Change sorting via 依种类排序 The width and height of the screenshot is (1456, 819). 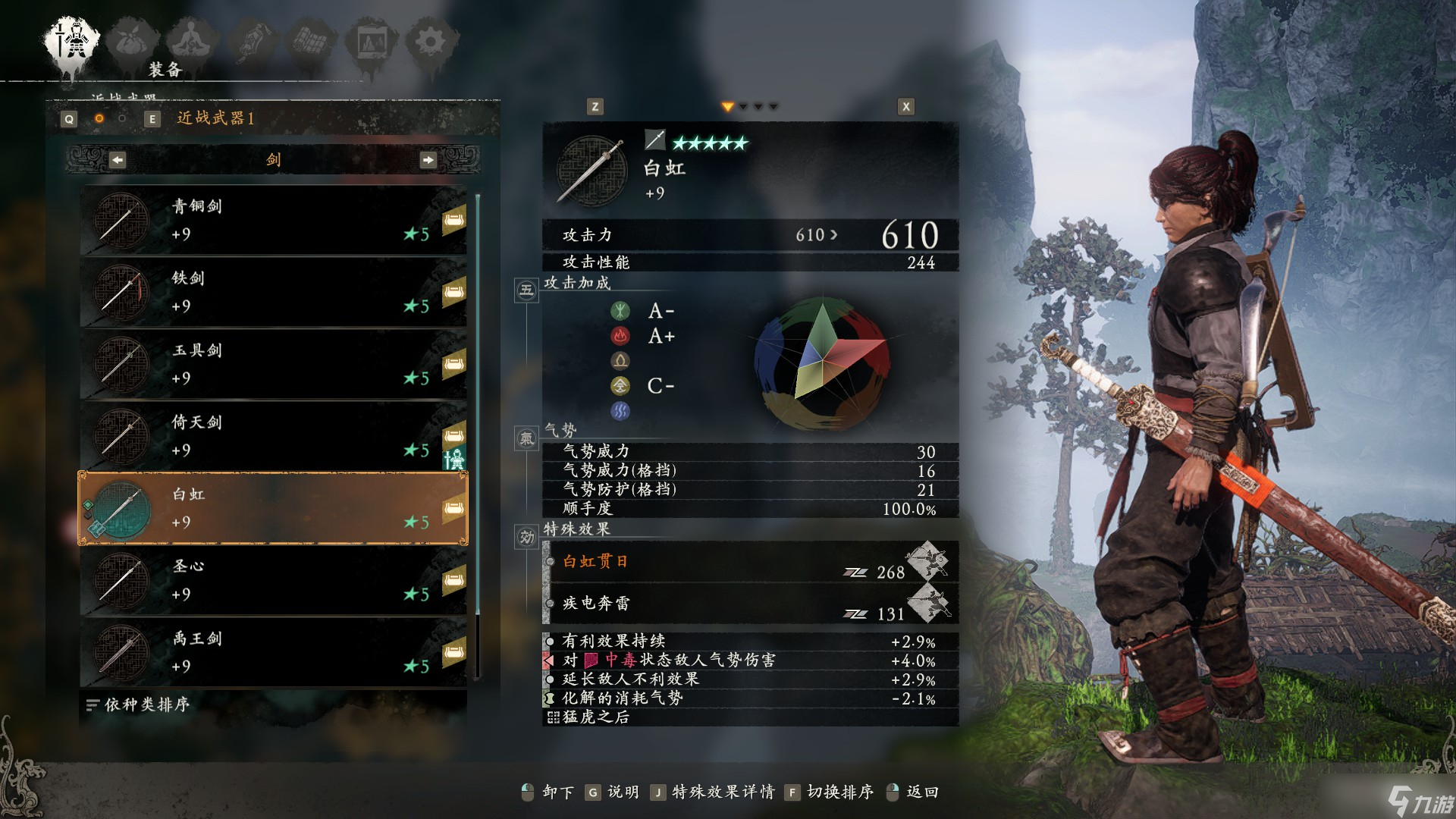coord(138,705)
